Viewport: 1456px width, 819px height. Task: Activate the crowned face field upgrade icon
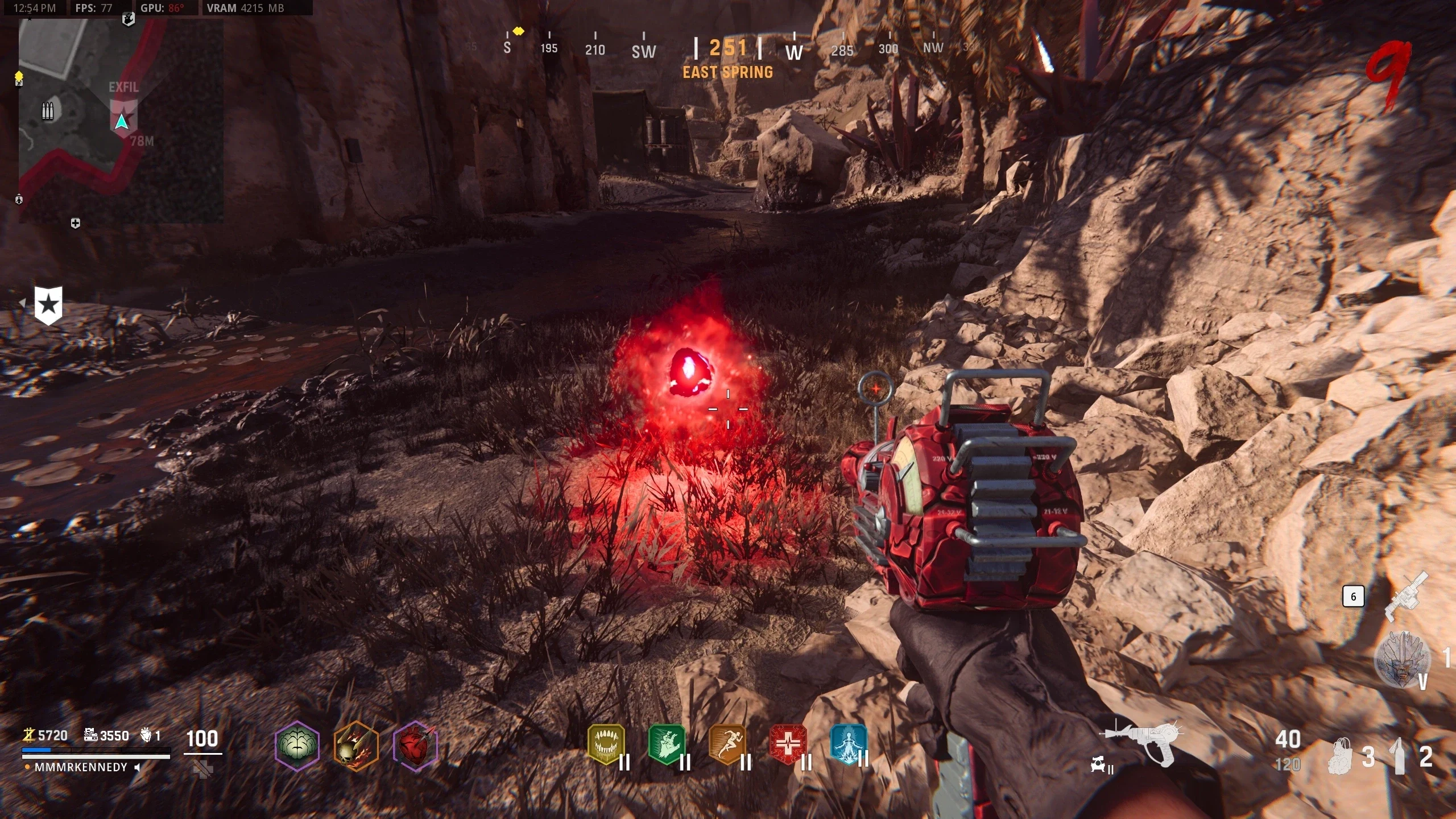(1402, 660)
